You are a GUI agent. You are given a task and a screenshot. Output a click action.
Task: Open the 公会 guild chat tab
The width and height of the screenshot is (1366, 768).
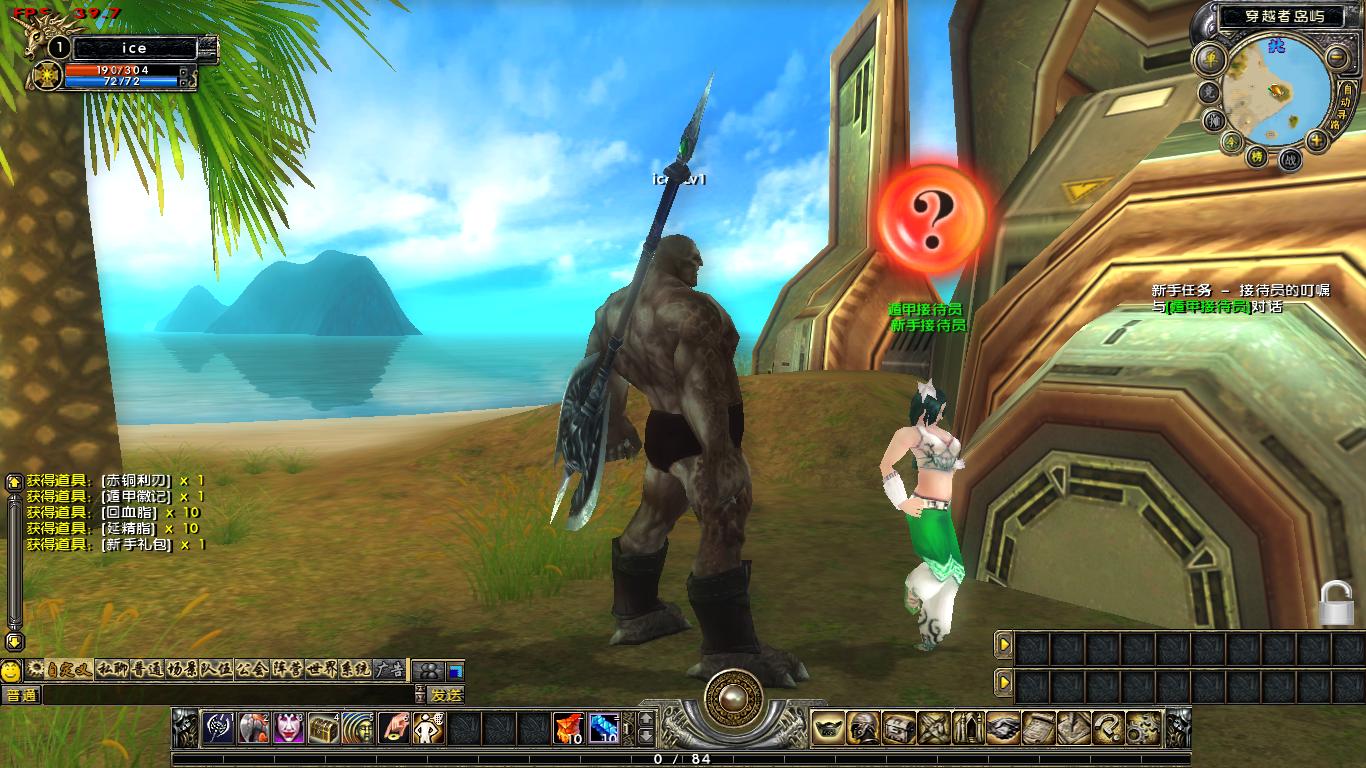250,669
